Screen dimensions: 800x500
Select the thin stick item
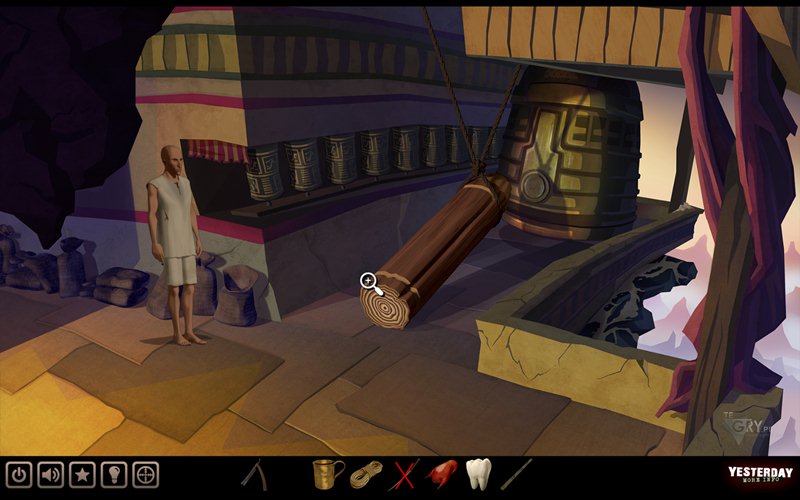click(517, 473)
